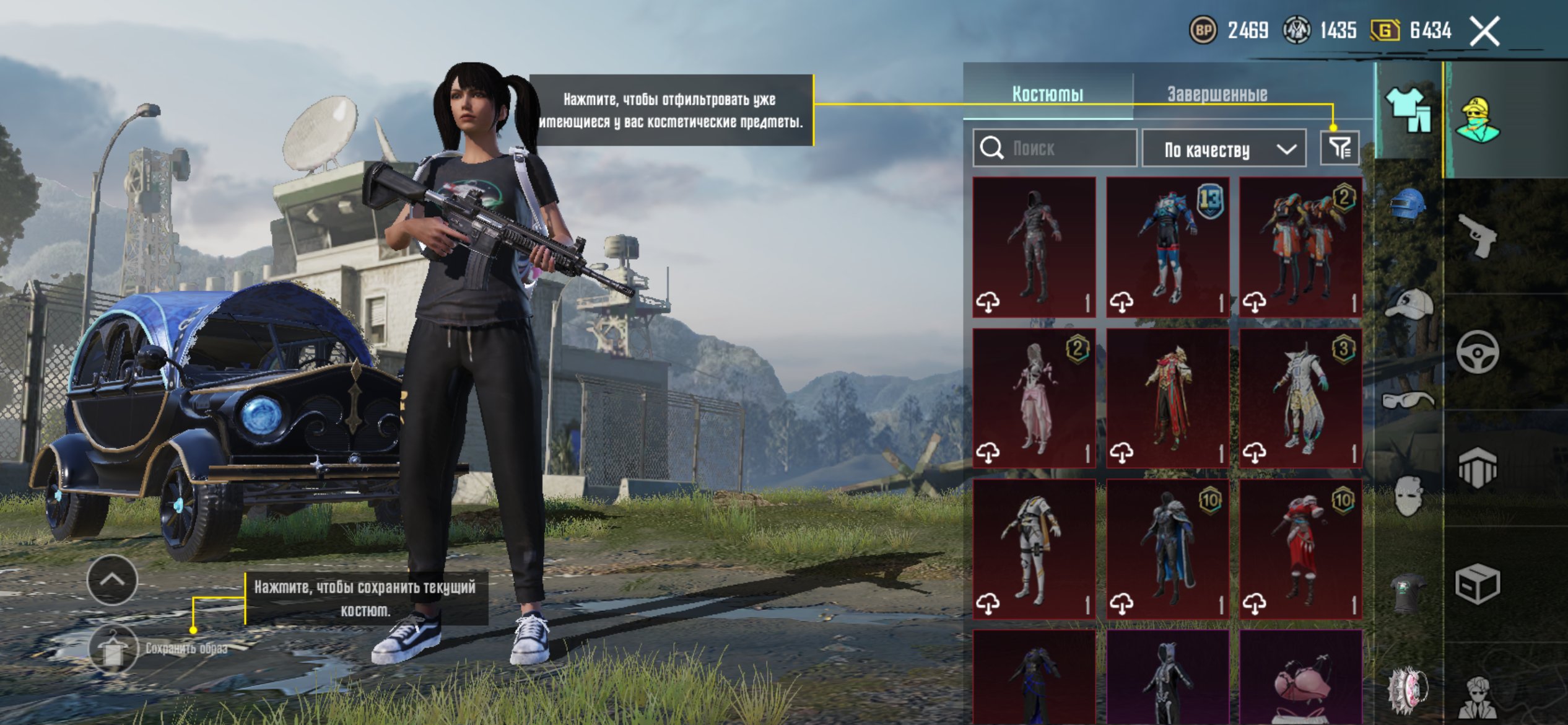
Task: Pick the black hooded costume thumbnail
Action: click(1034, 247)
